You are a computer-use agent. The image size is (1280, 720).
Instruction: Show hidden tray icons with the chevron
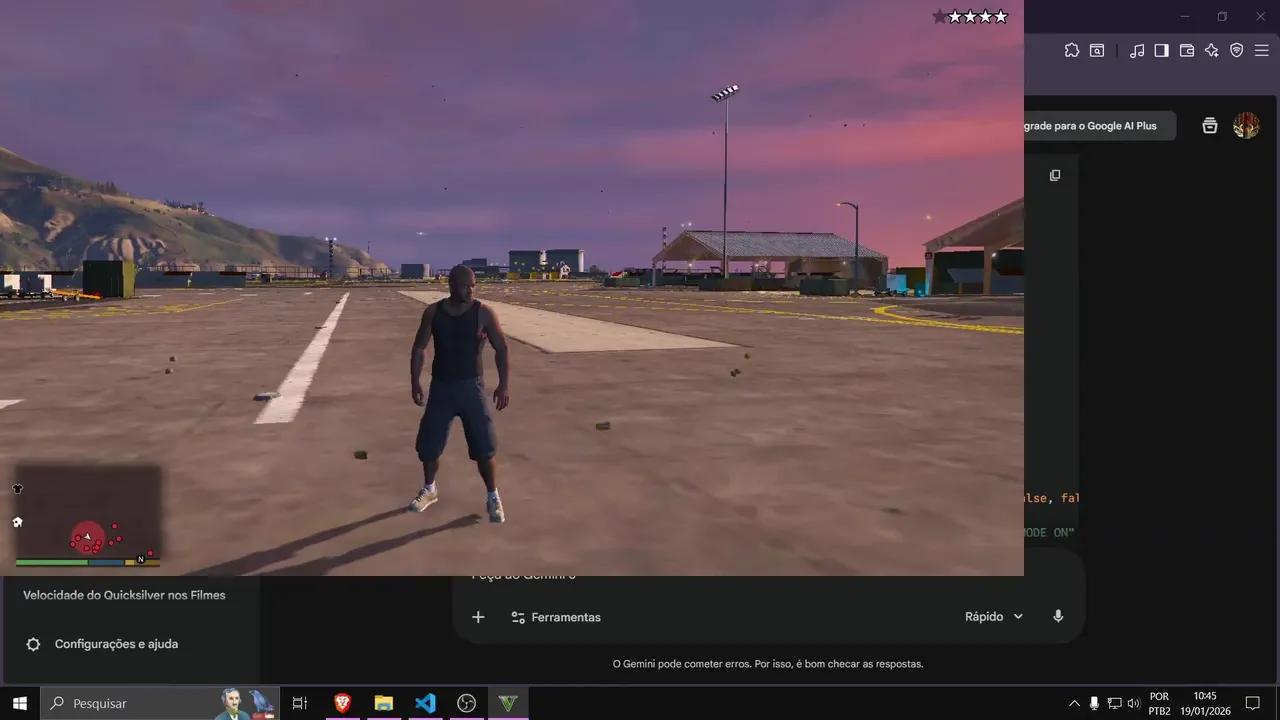[1074, 703]
